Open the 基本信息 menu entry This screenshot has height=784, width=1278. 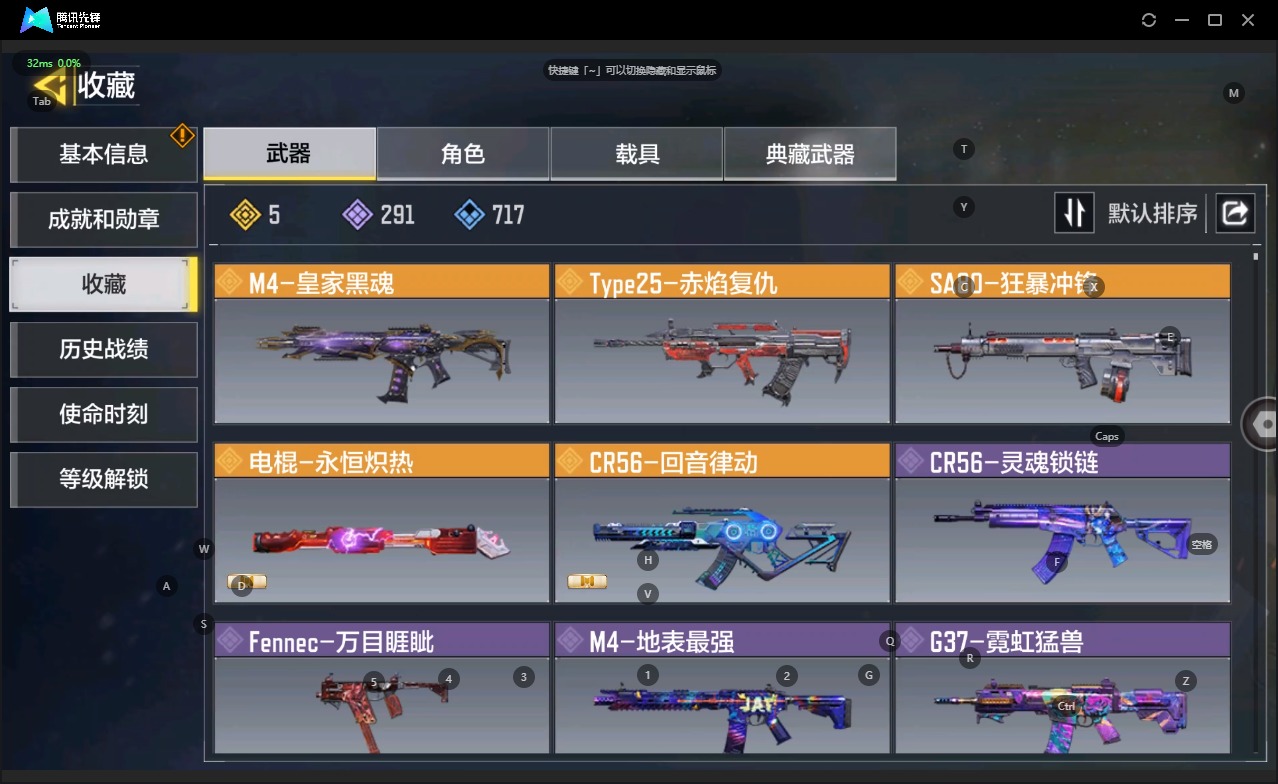(x=103, y=154)
